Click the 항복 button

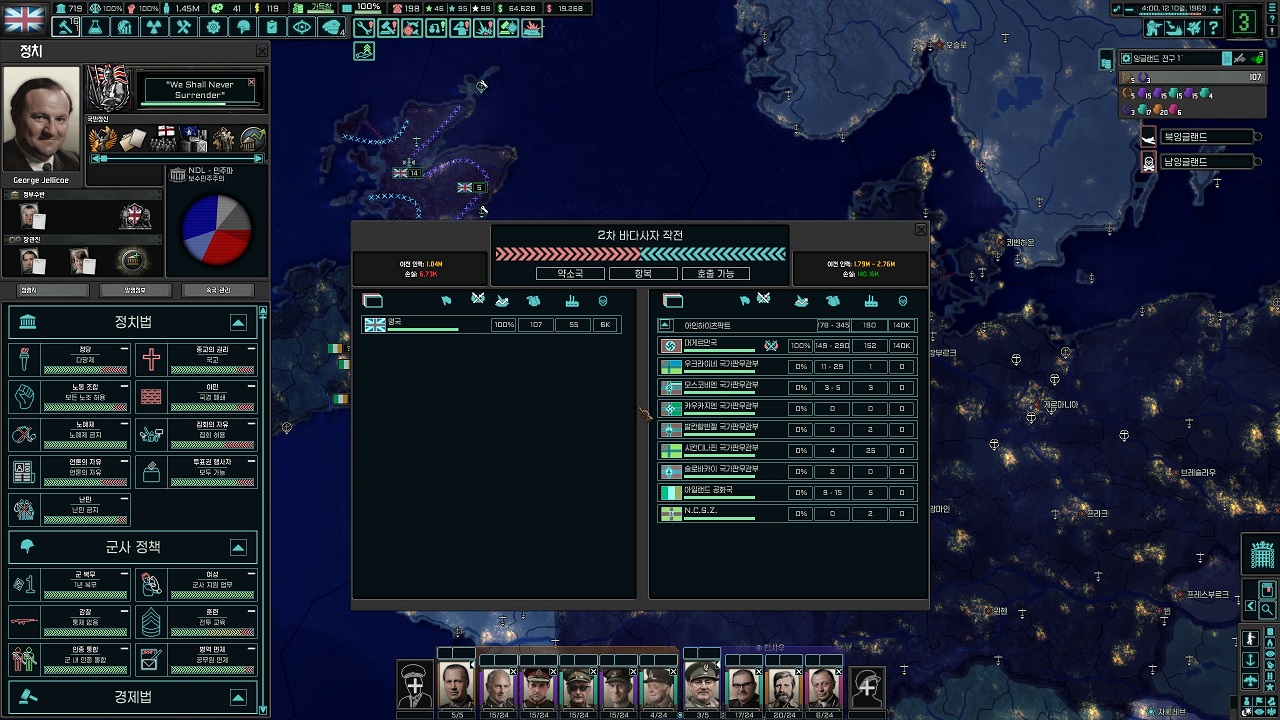tap(643, 273)
